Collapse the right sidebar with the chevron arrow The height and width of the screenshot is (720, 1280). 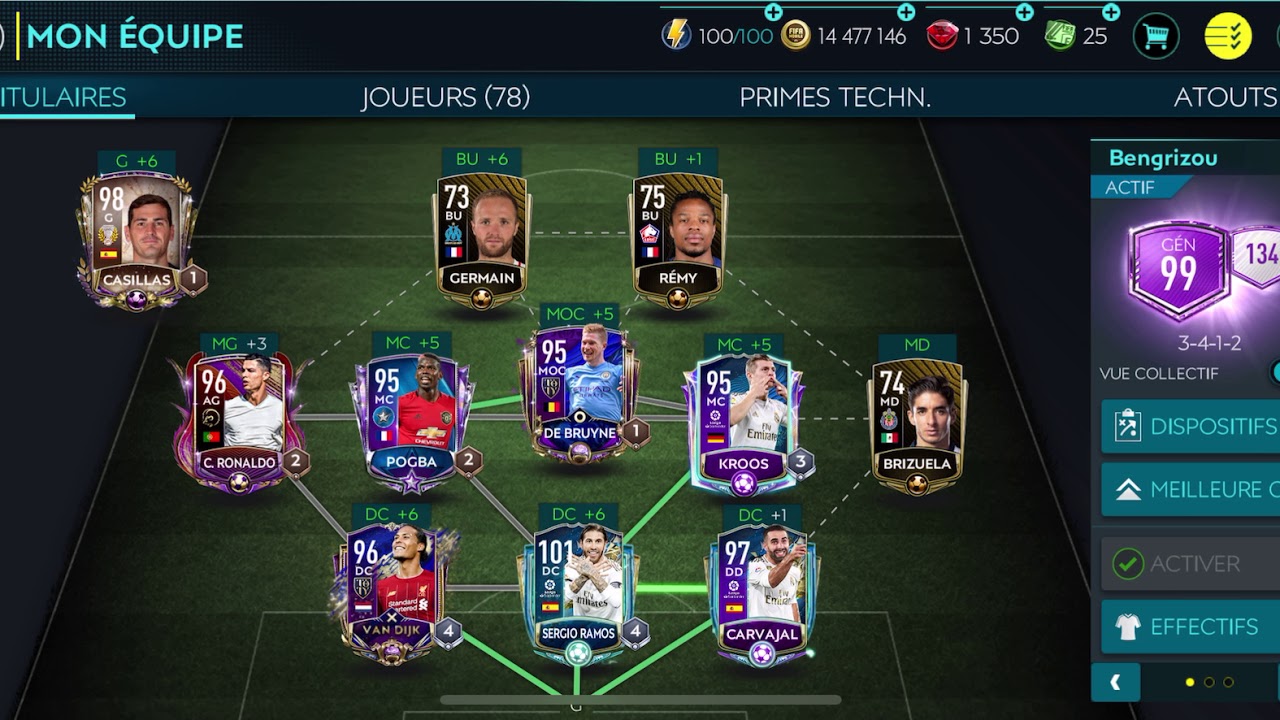1115,682
